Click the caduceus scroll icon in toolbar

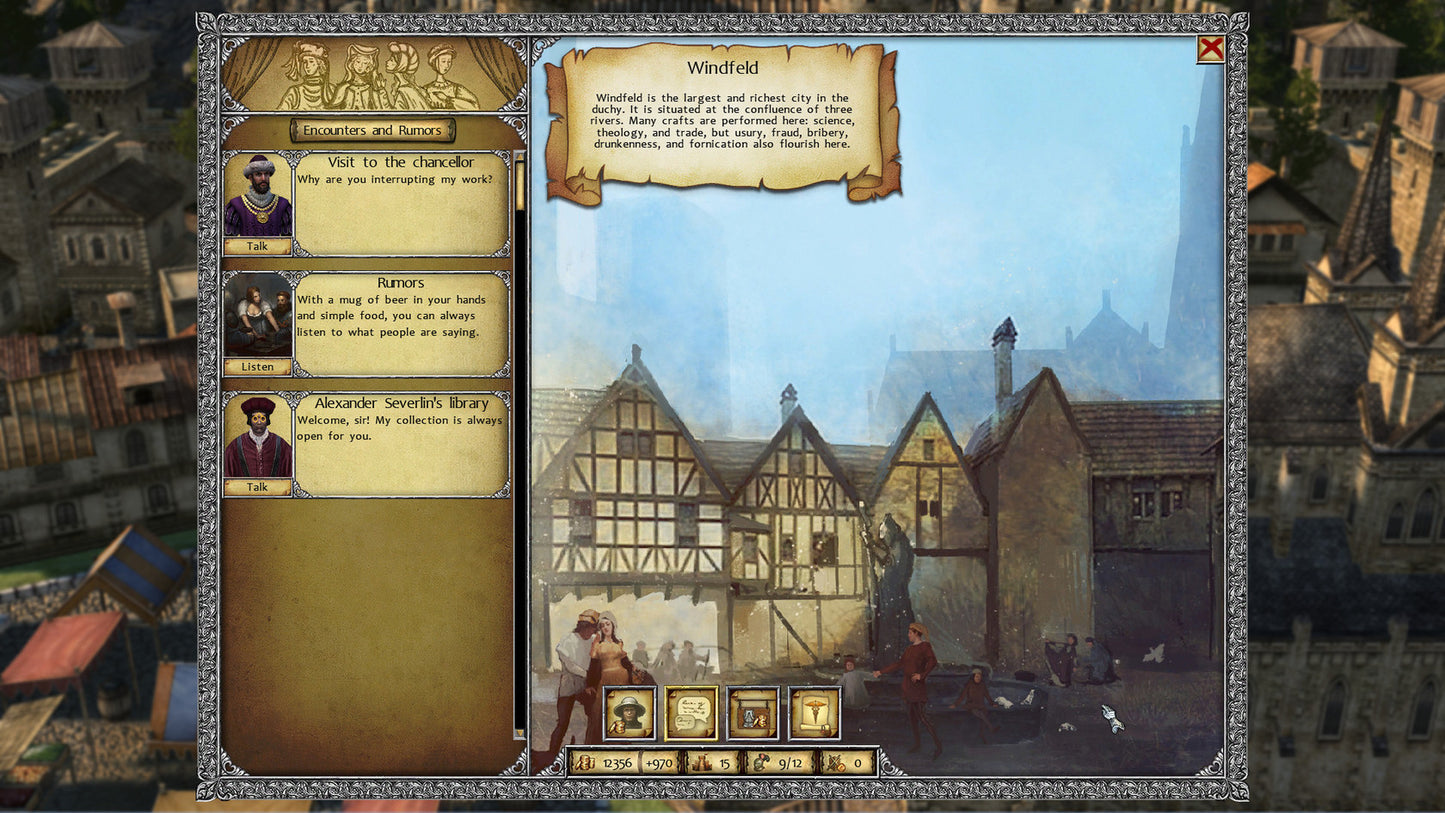tap(815, 712)
